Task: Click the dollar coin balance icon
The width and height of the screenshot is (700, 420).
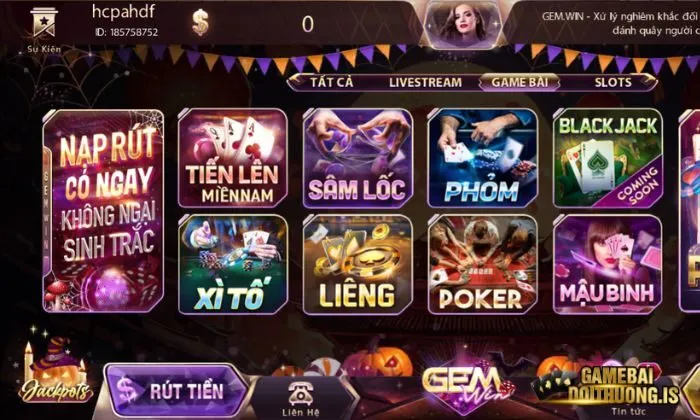Action: (x=201, y=22)
